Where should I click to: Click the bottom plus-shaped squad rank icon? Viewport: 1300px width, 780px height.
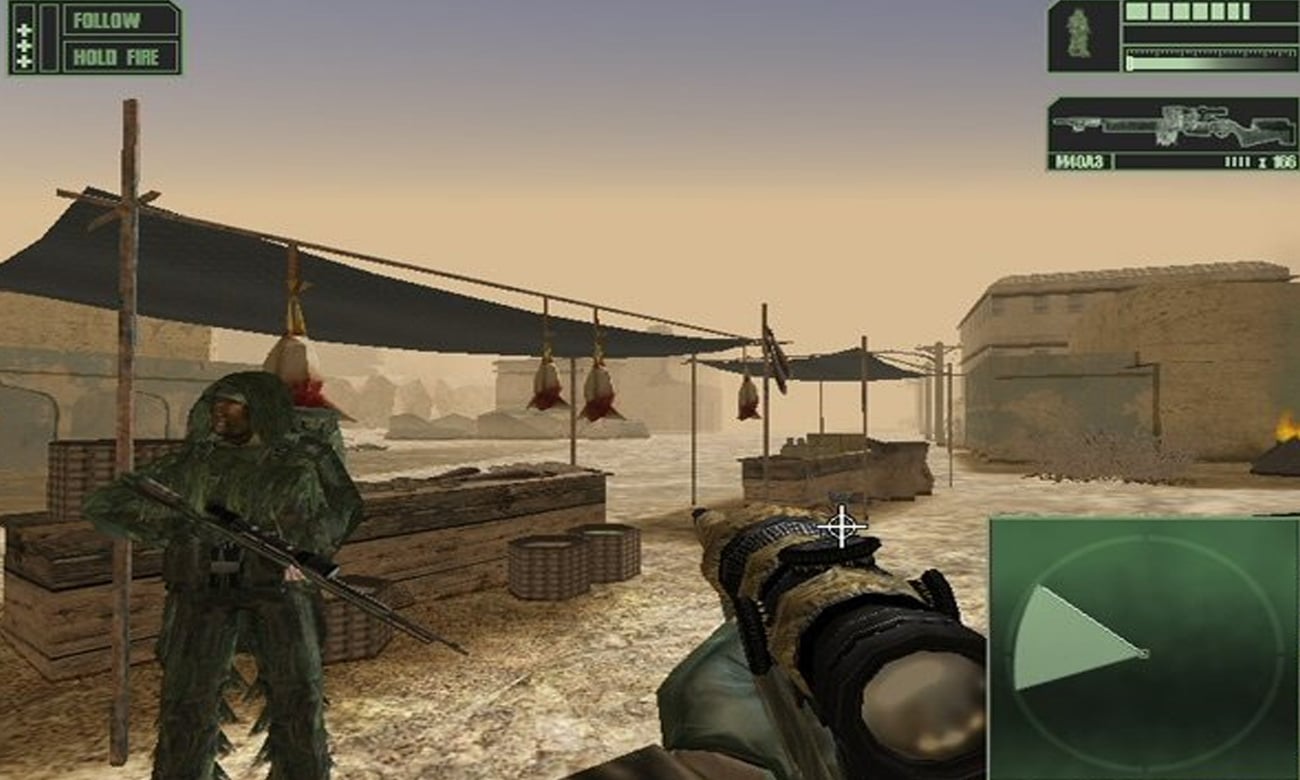pos(25,60)
